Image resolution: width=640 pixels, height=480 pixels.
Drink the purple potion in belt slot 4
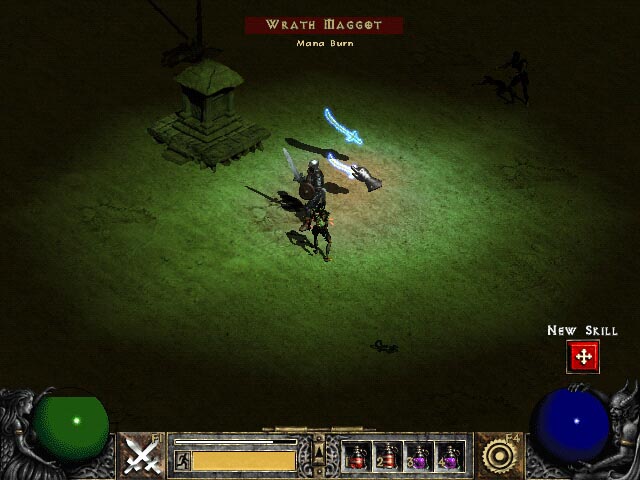(x=449, y=457)
